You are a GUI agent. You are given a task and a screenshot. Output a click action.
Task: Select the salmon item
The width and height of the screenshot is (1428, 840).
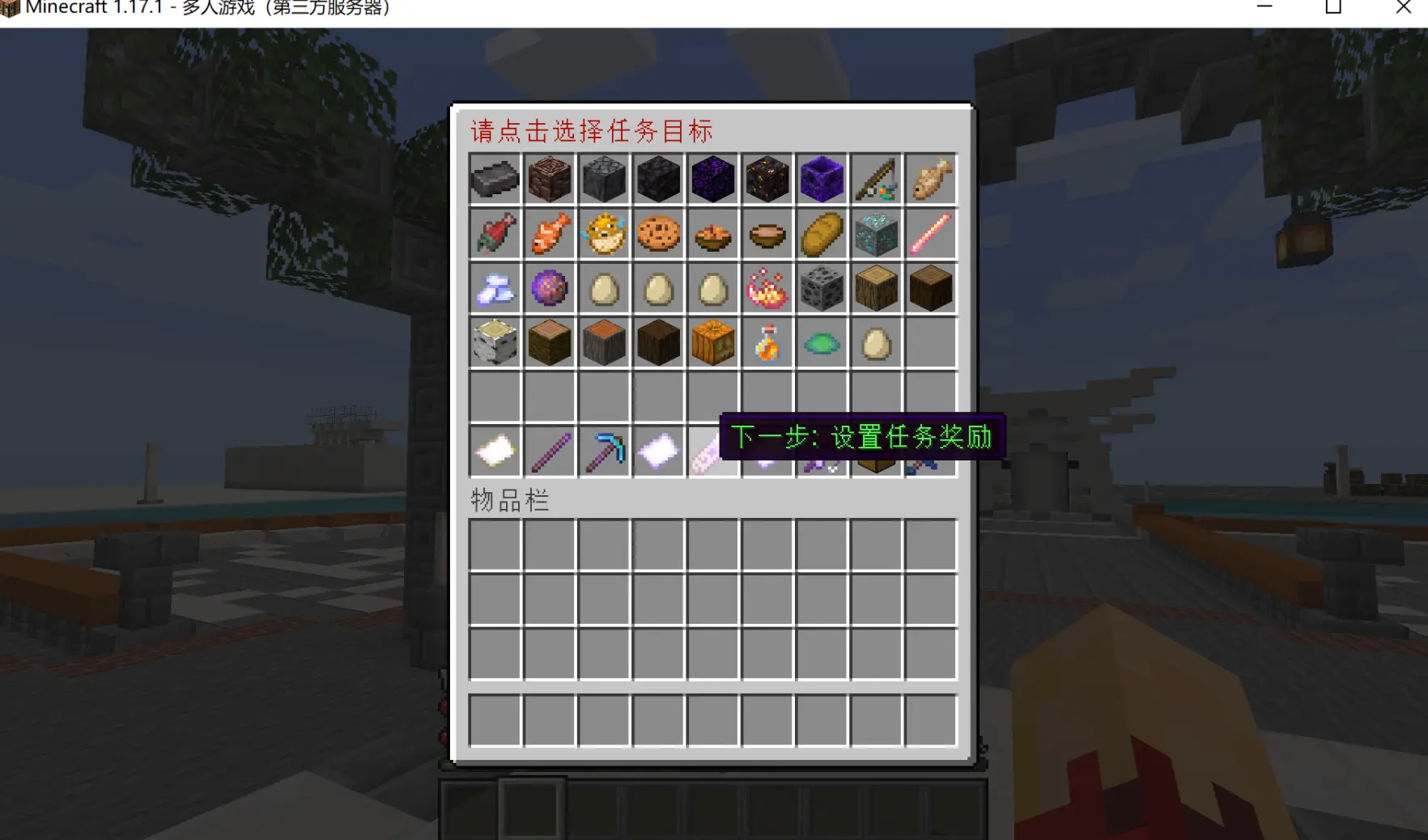click(x=495, y=234)
